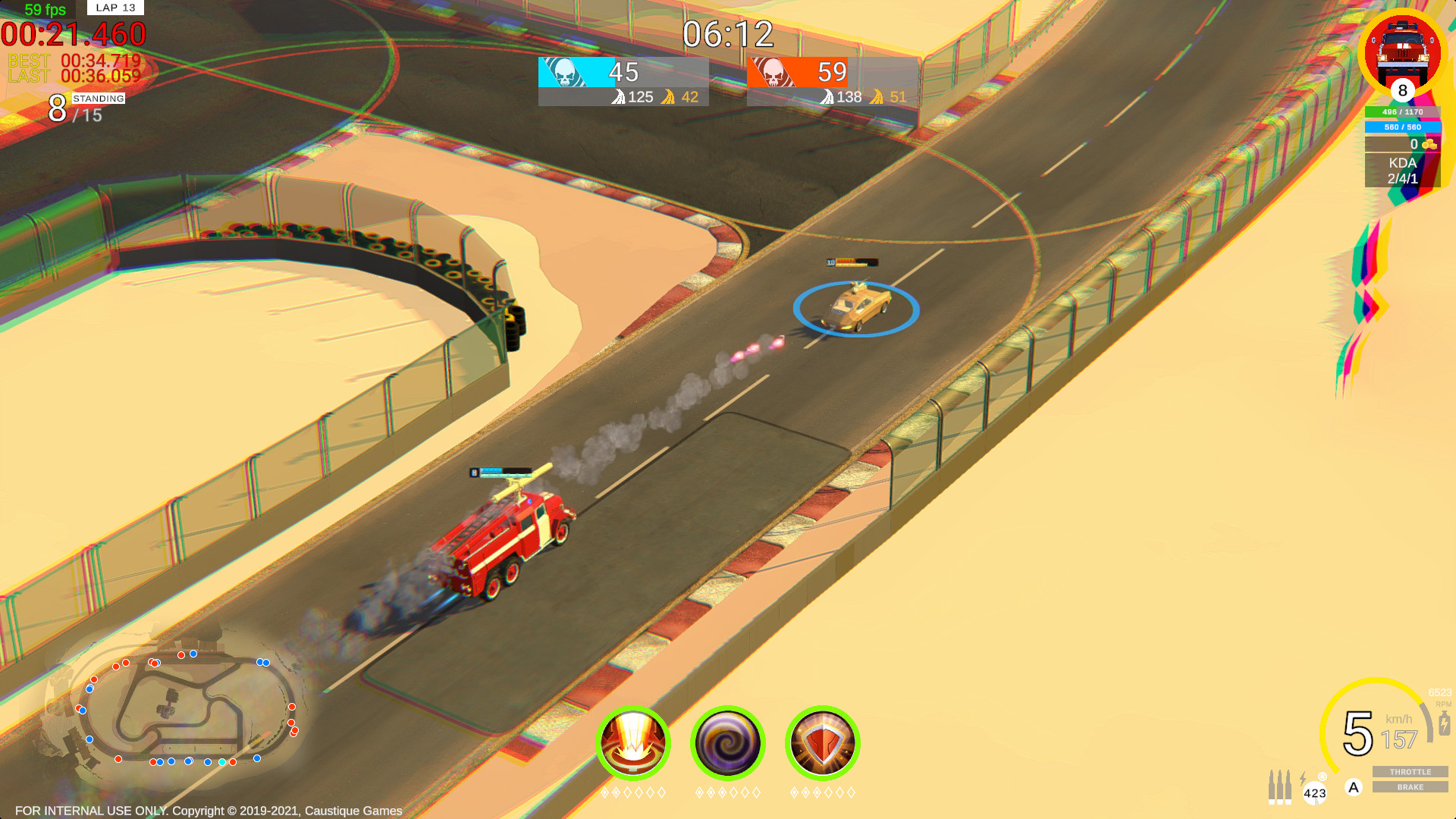Click the match timer showing 06:12
This screenshot has height=819, width=1456.
click(x=726, y=32)
